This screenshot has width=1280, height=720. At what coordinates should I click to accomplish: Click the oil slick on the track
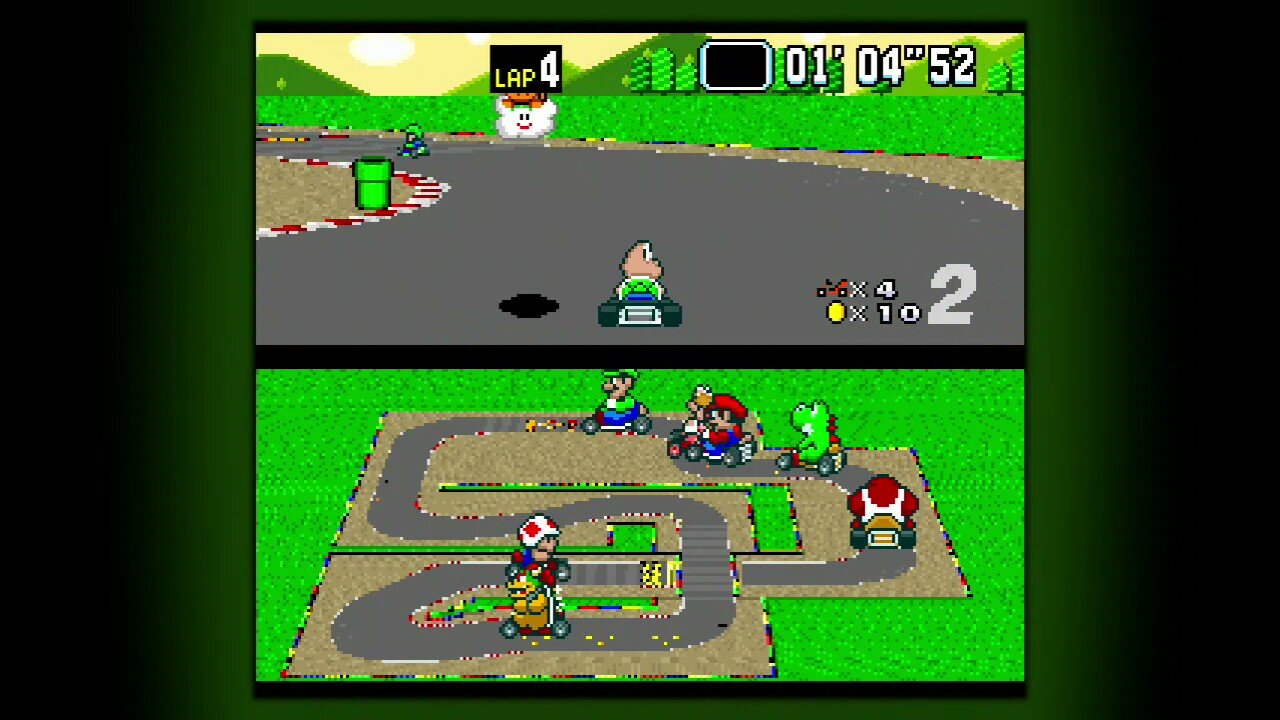click(x=528, y=303)
